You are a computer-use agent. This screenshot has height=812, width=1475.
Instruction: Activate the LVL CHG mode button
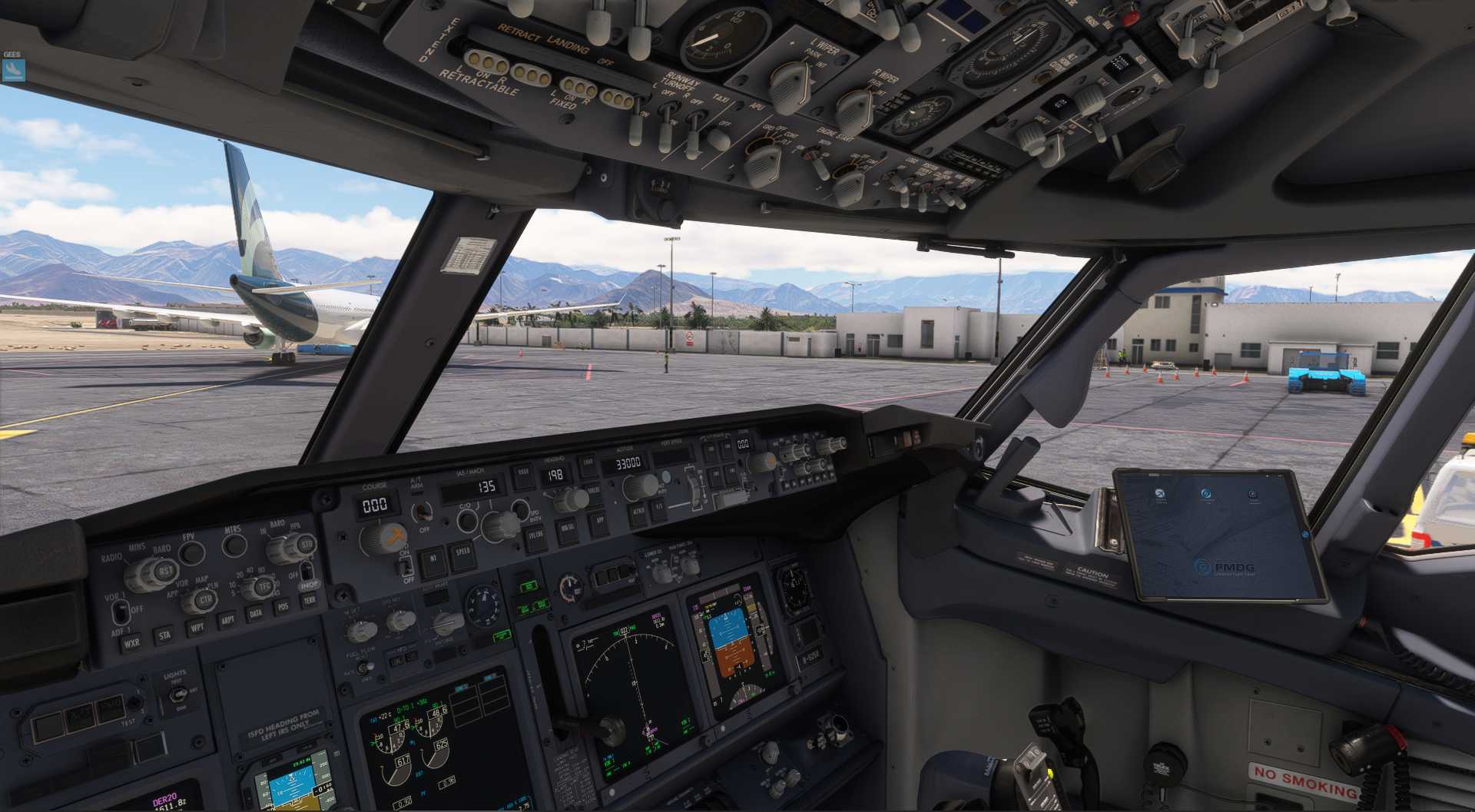point(535,535)
